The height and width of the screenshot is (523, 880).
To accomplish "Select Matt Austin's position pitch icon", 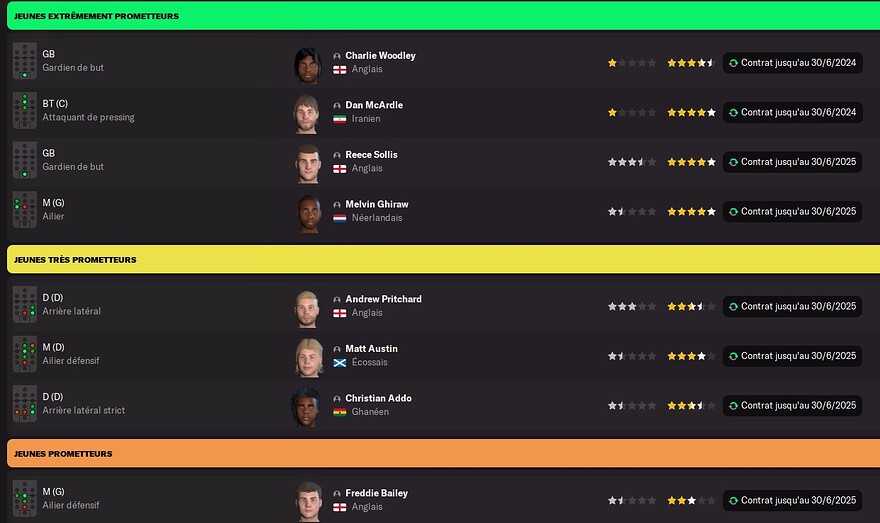I will (25, 356).
